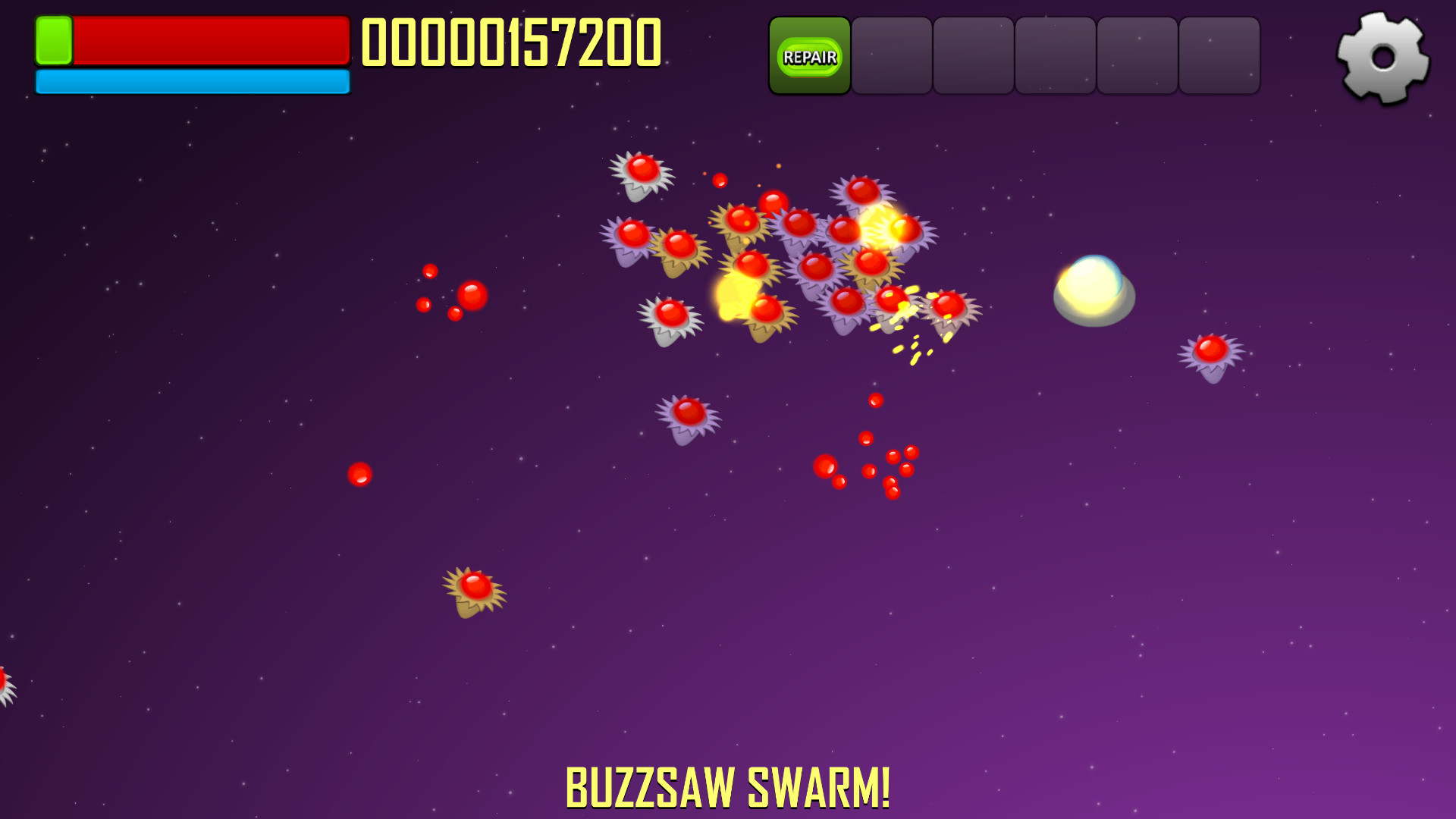Activate the green REPAIR powerup
The height and width of the screenshot is (819, 1456).
coord(809,55)
